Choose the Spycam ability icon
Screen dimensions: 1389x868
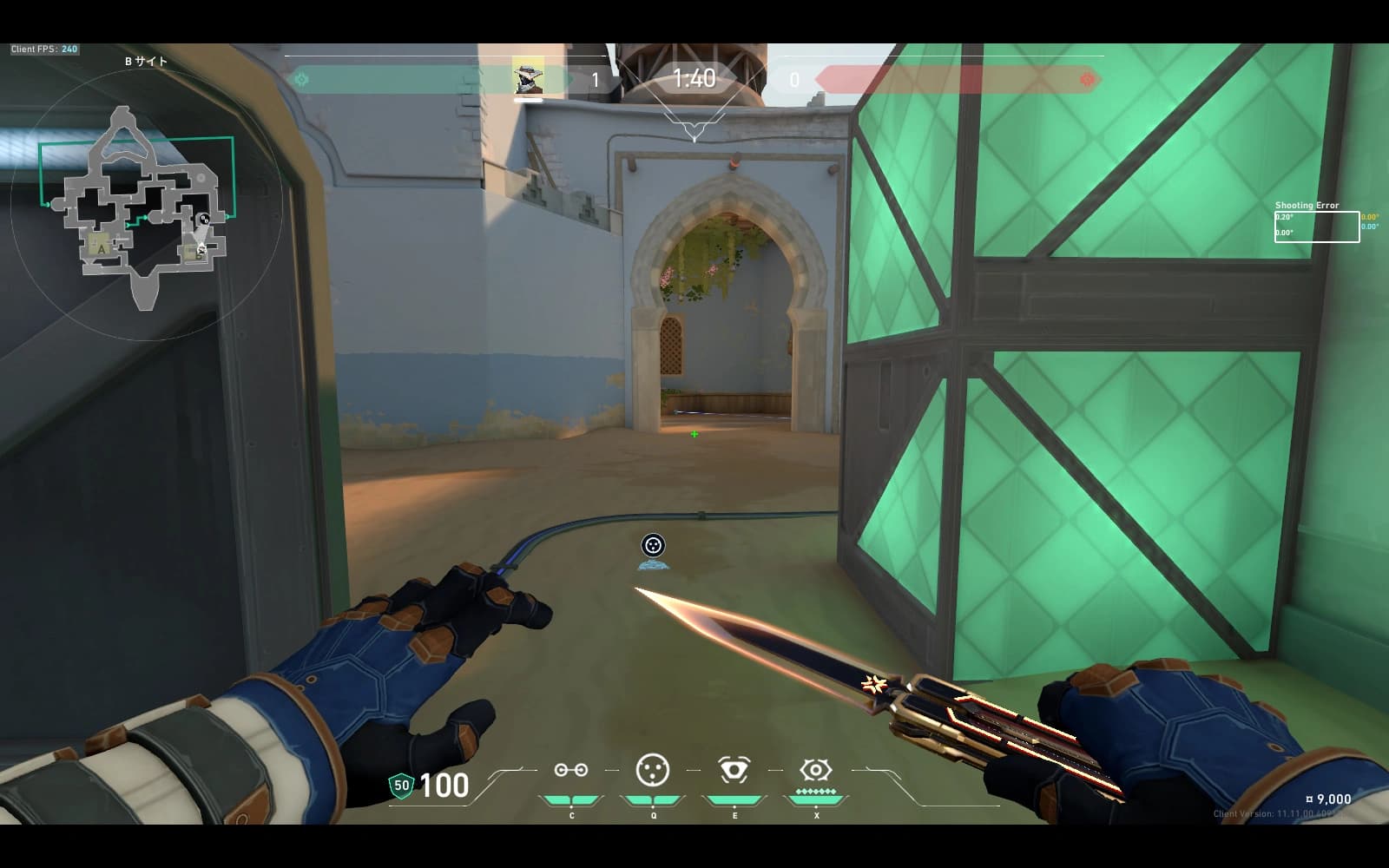(x=734, y=770)
